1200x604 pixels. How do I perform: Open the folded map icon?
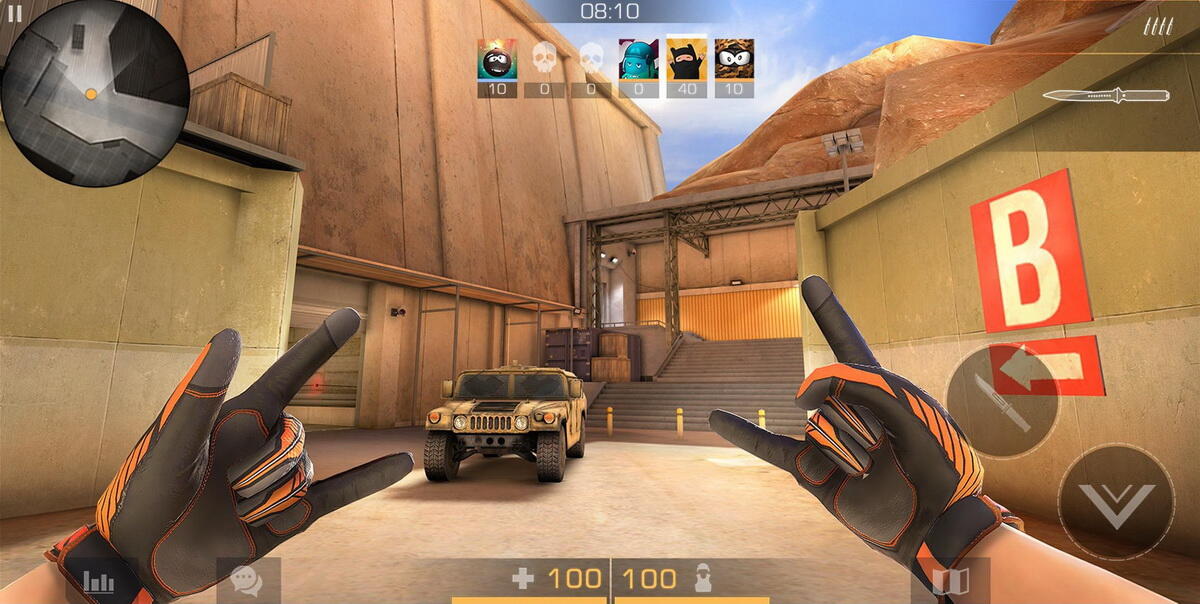point(950,582)
